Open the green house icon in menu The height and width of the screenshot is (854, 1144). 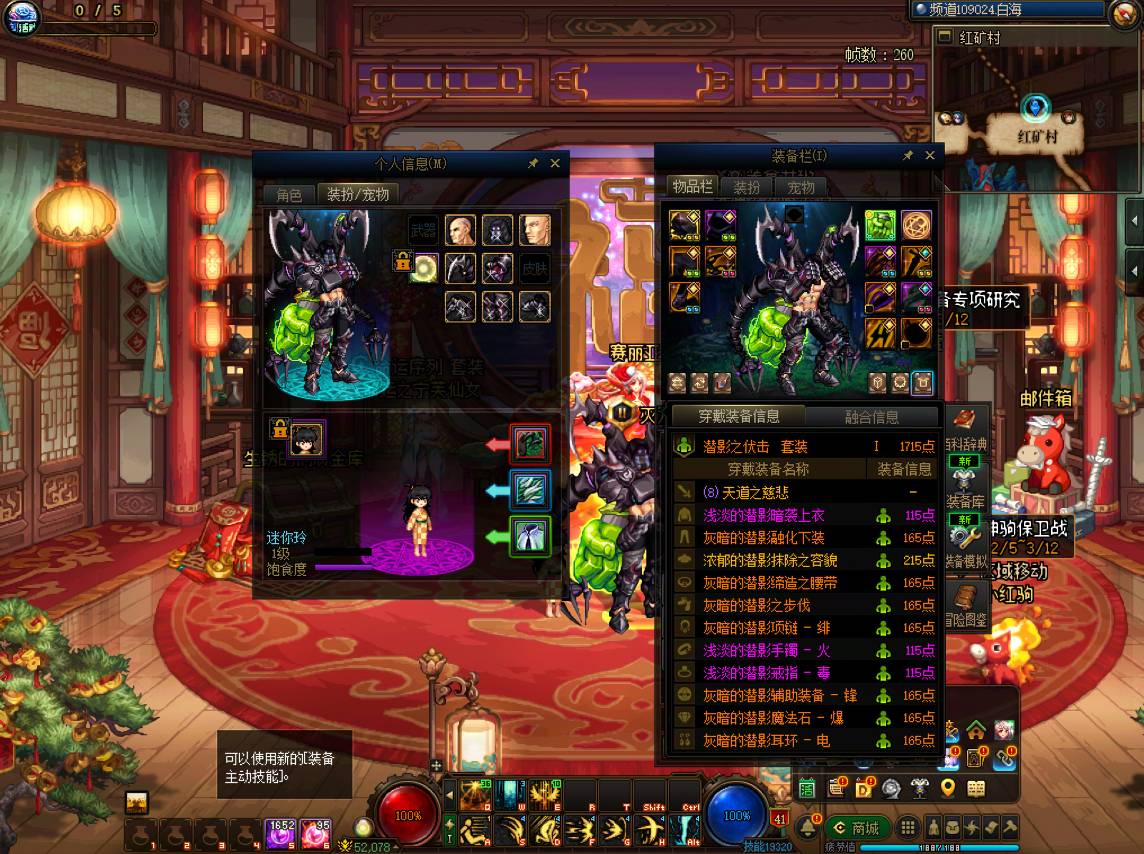tap(976, 730)
